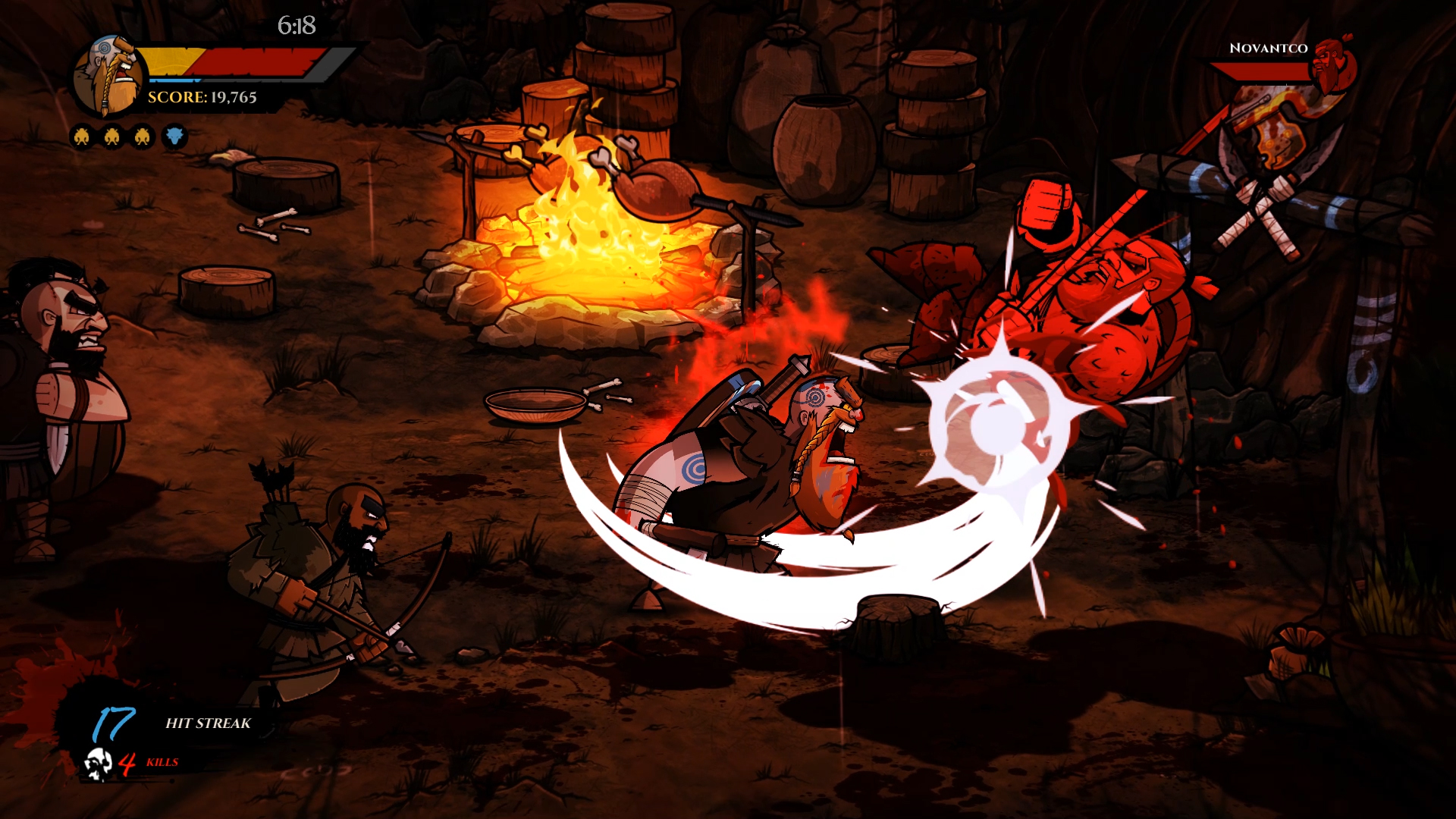Click the HIT STREAK text label
The width and height of the screenshot is (1456, 819).
pyautogui.click(x=208, y=724)
